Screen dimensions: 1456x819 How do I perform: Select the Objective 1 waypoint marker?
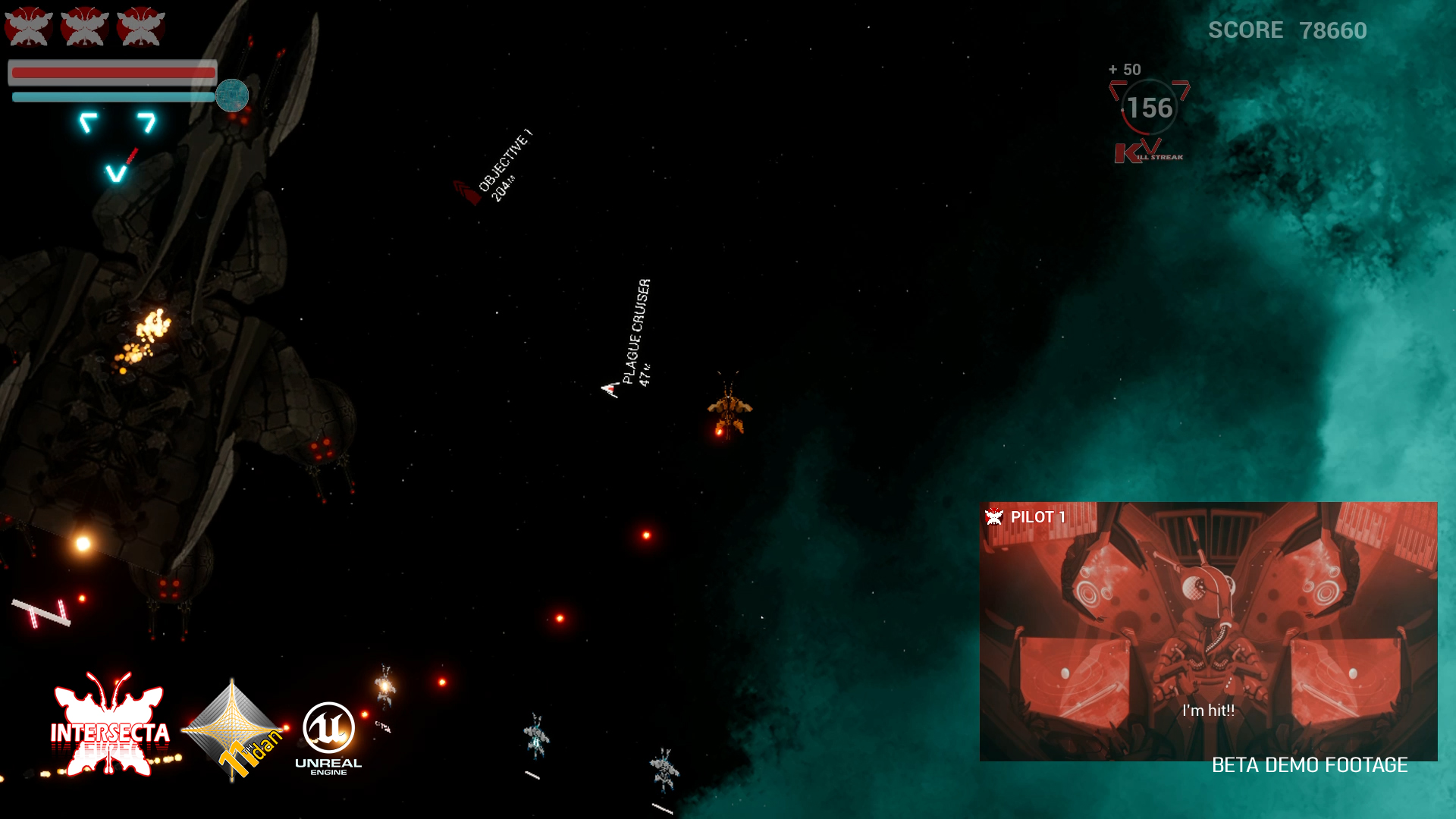[x=467, y=193]
